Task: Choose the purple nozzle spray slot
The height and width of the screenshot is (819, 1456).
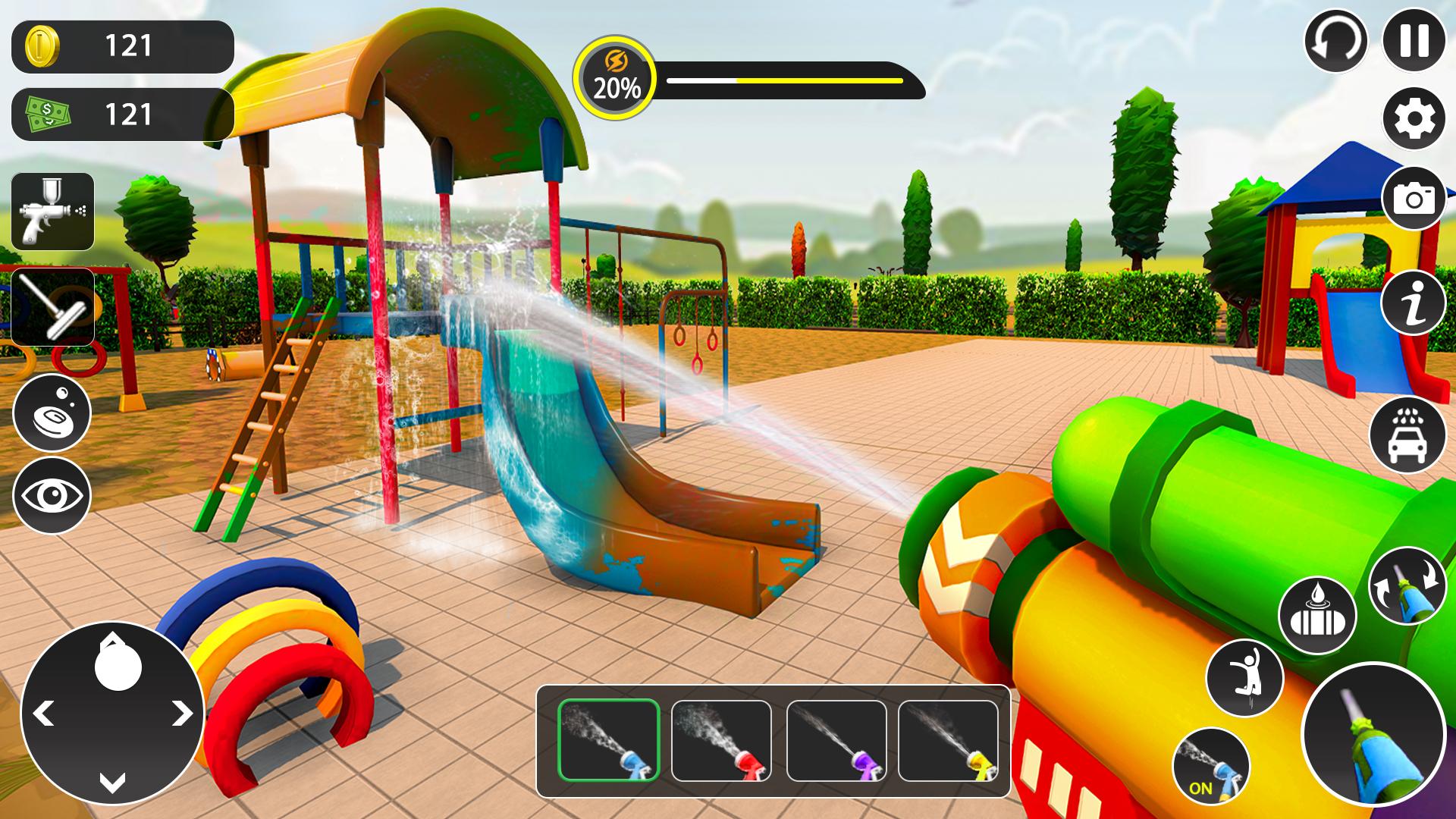Action: point(836,741)
